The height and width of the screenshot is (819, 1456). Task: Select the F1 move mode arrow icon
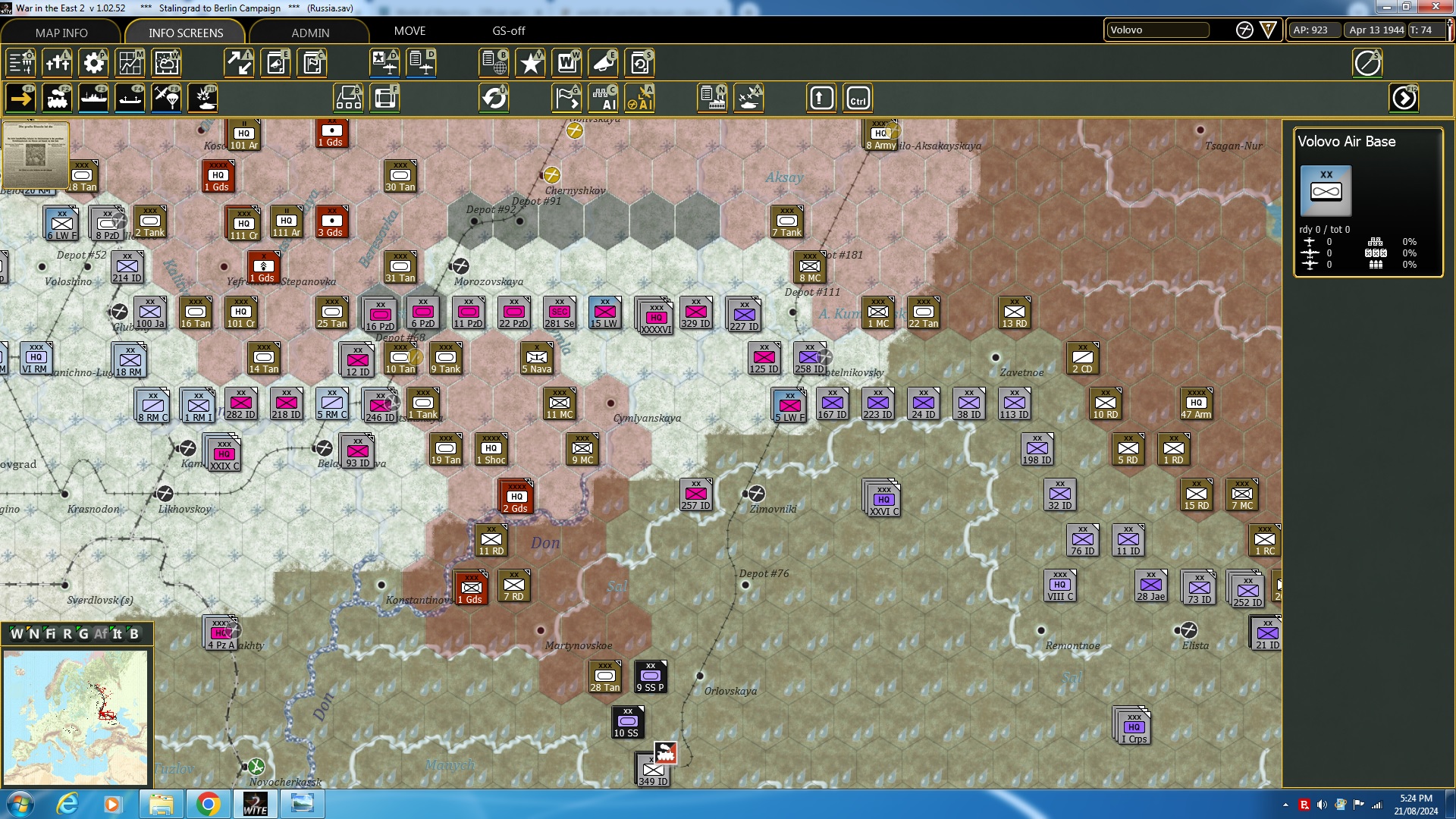[x=20, y=98]
